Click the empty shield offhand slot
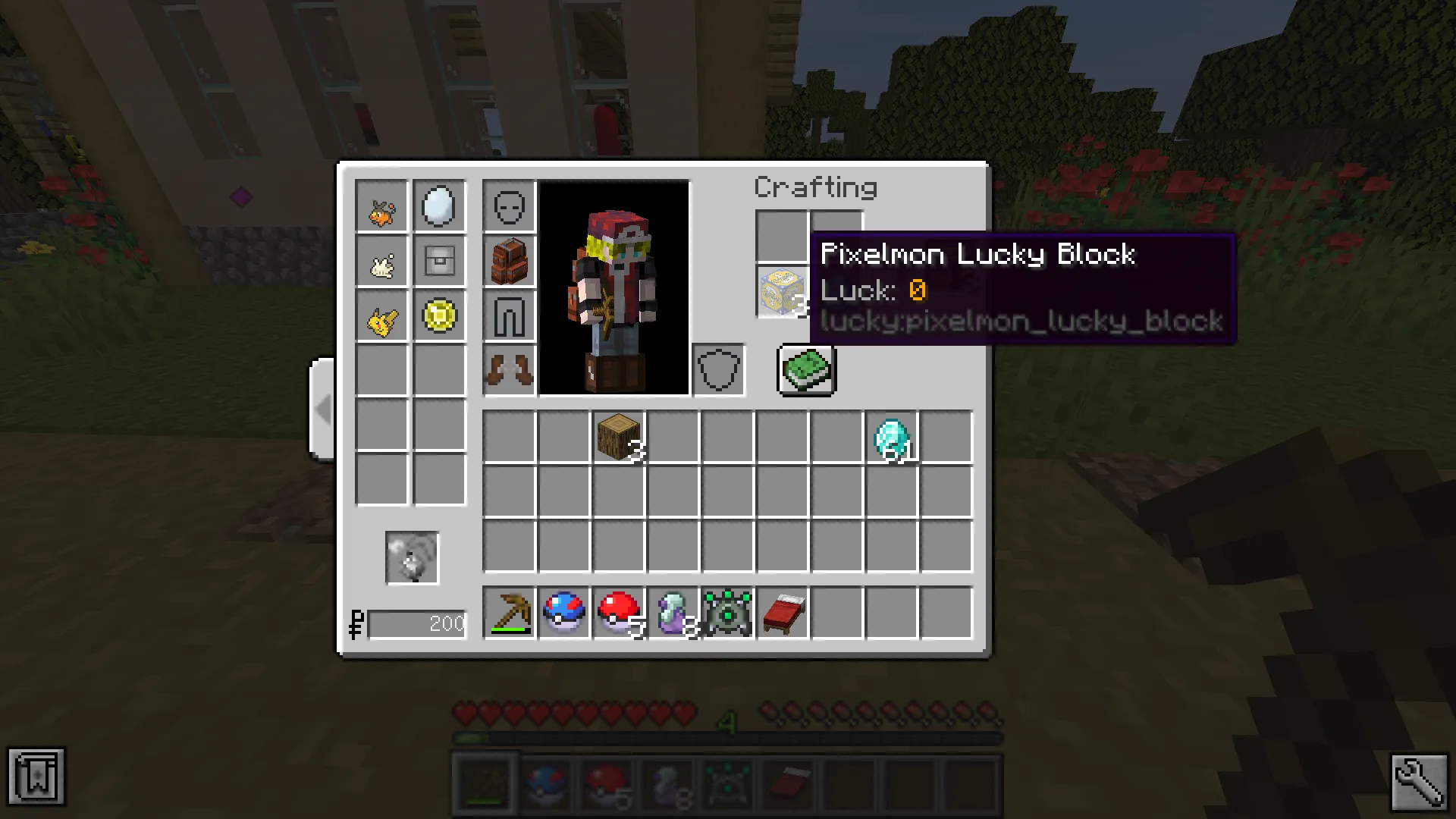Viewport: 1456px width, 819px height. [x=717, y=370]
